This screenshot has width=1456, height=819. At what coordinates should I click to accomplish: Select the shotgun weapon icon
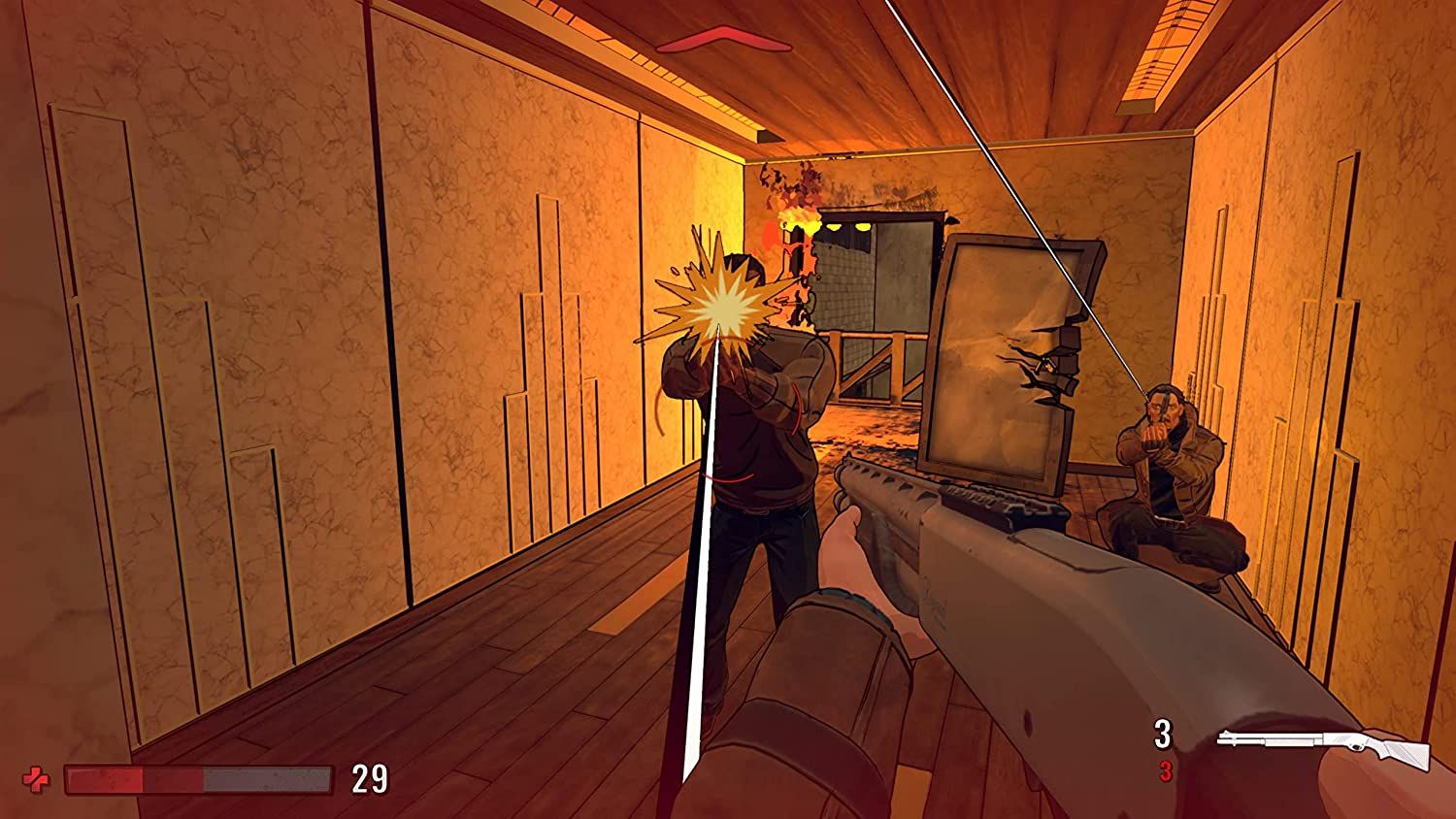tap(1324, 747)
